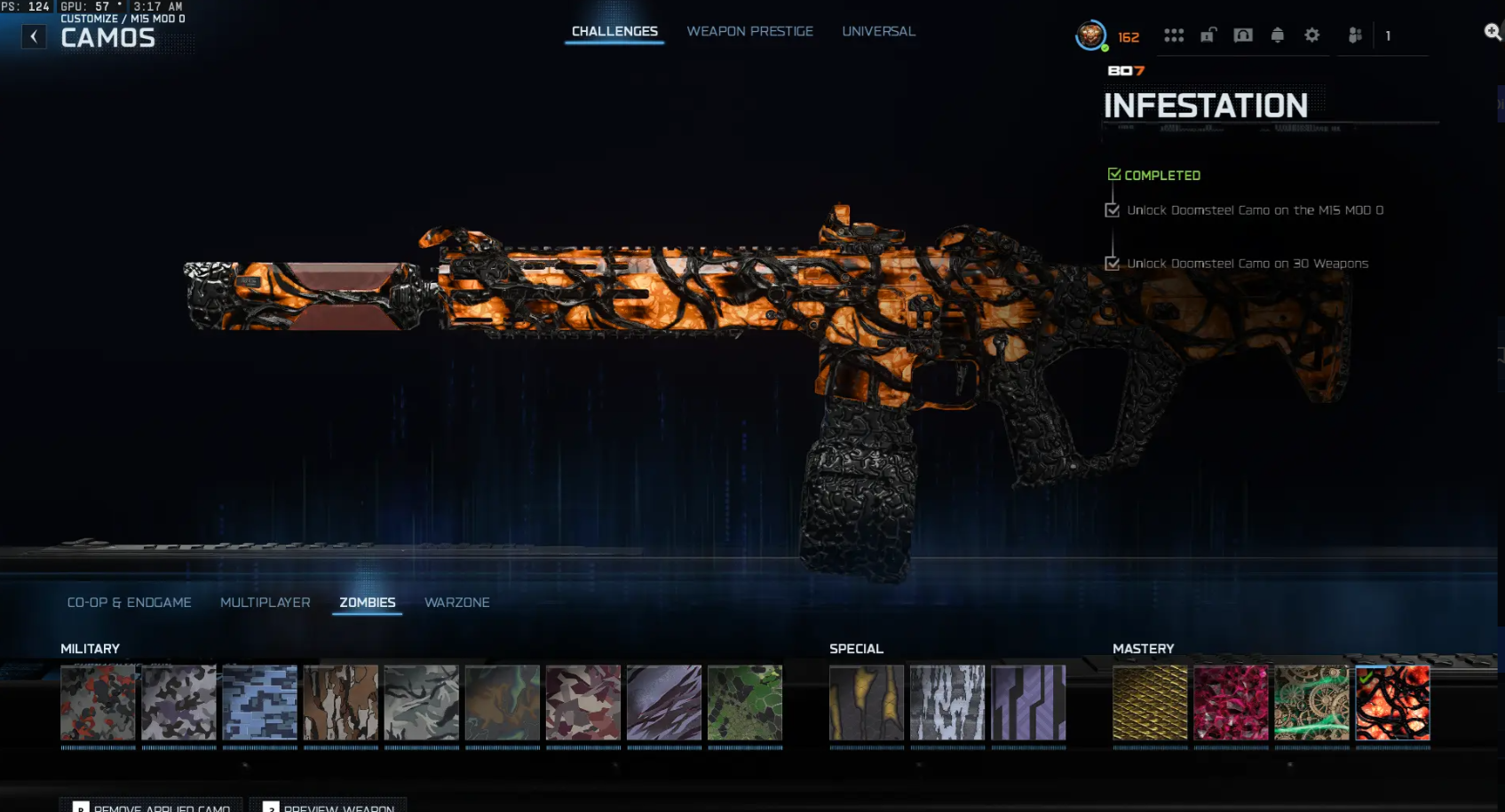This screenshot has height=812, width=1505.
Task: Click PREVIEW WEAPON button
Action: coord(333,807)
